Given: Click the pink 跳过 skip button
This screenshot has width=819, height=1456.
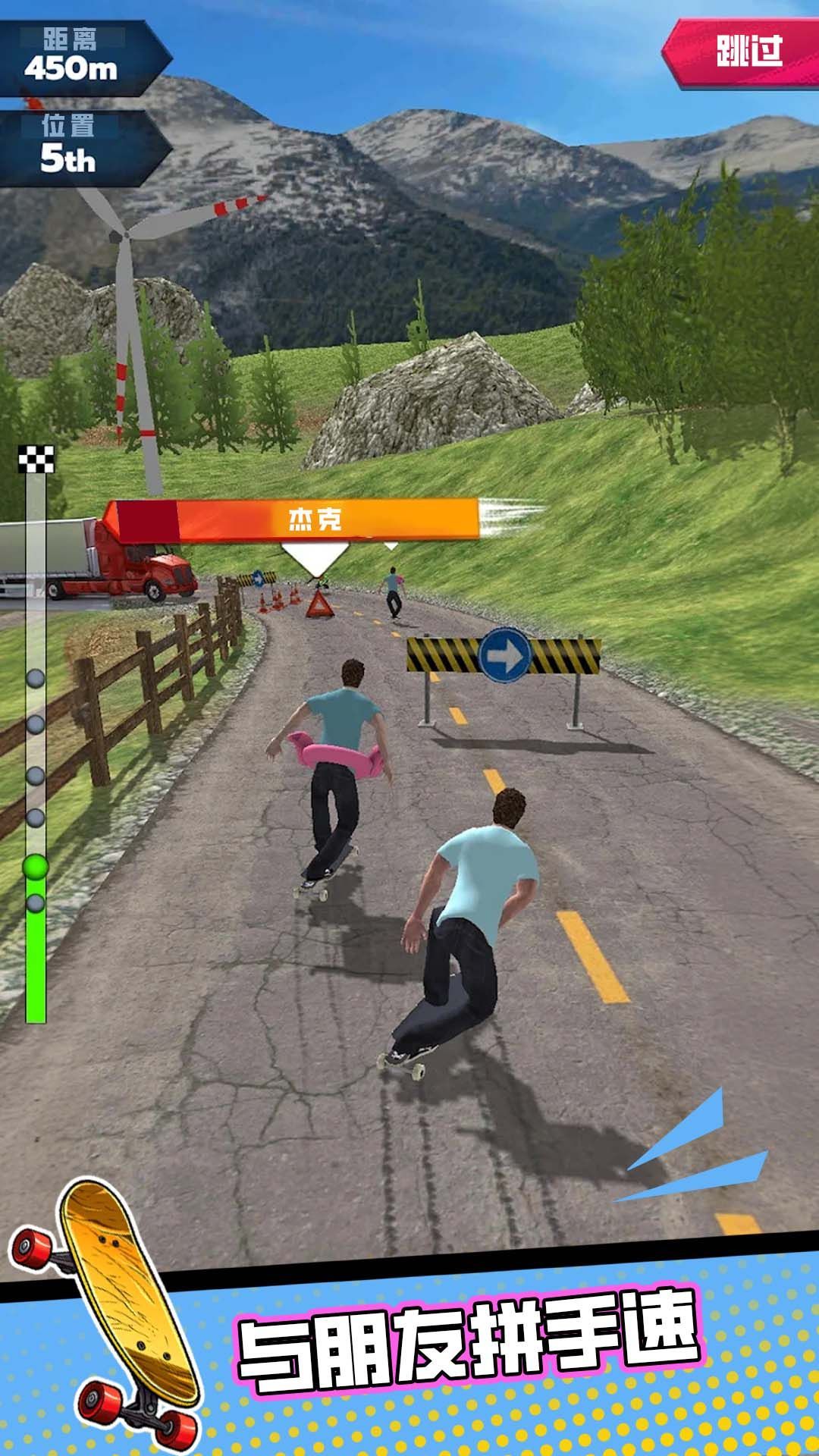Looking at the screenshot, I should click(746, 52).
